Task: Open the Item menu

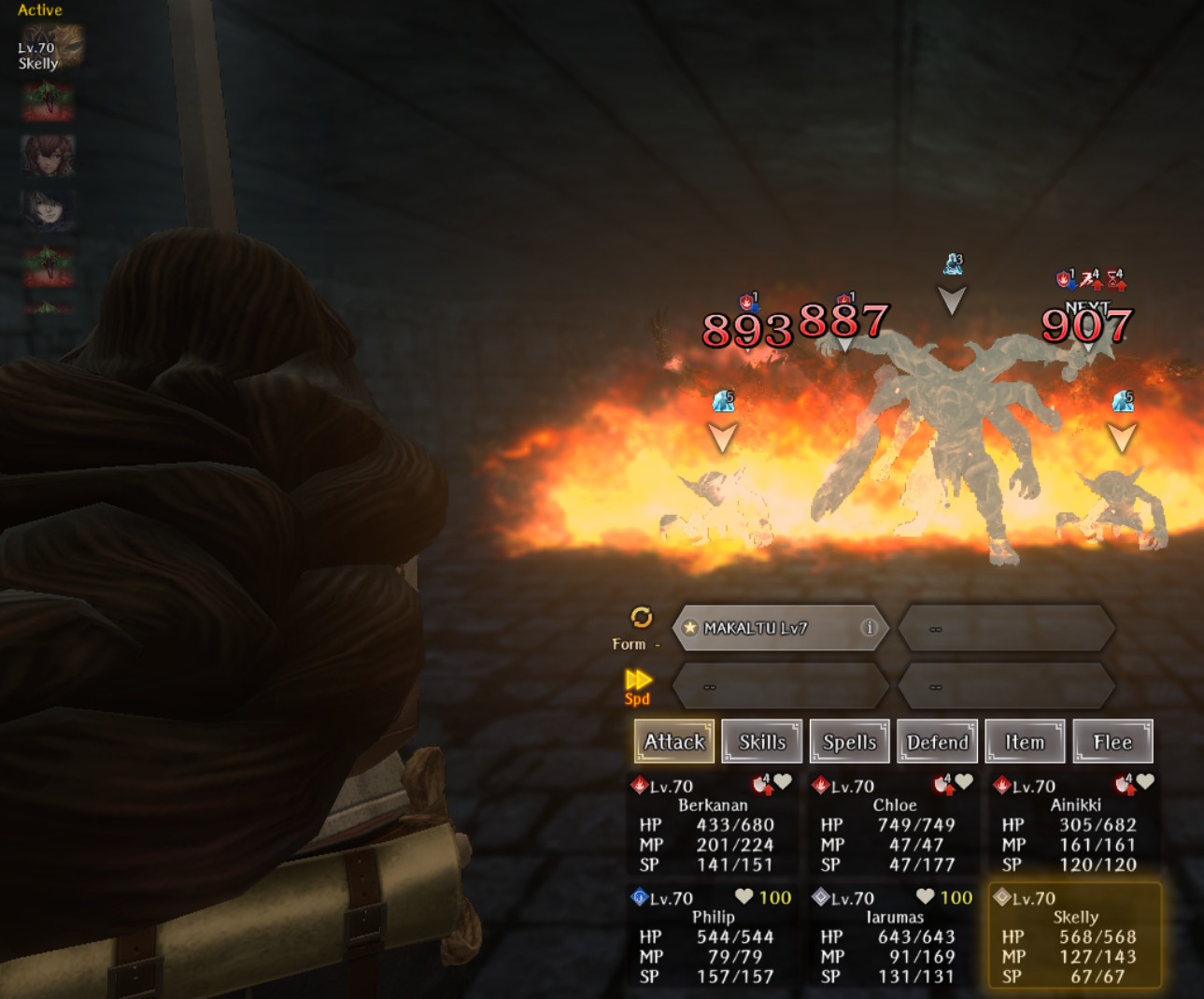Action: pos(1025,742)
